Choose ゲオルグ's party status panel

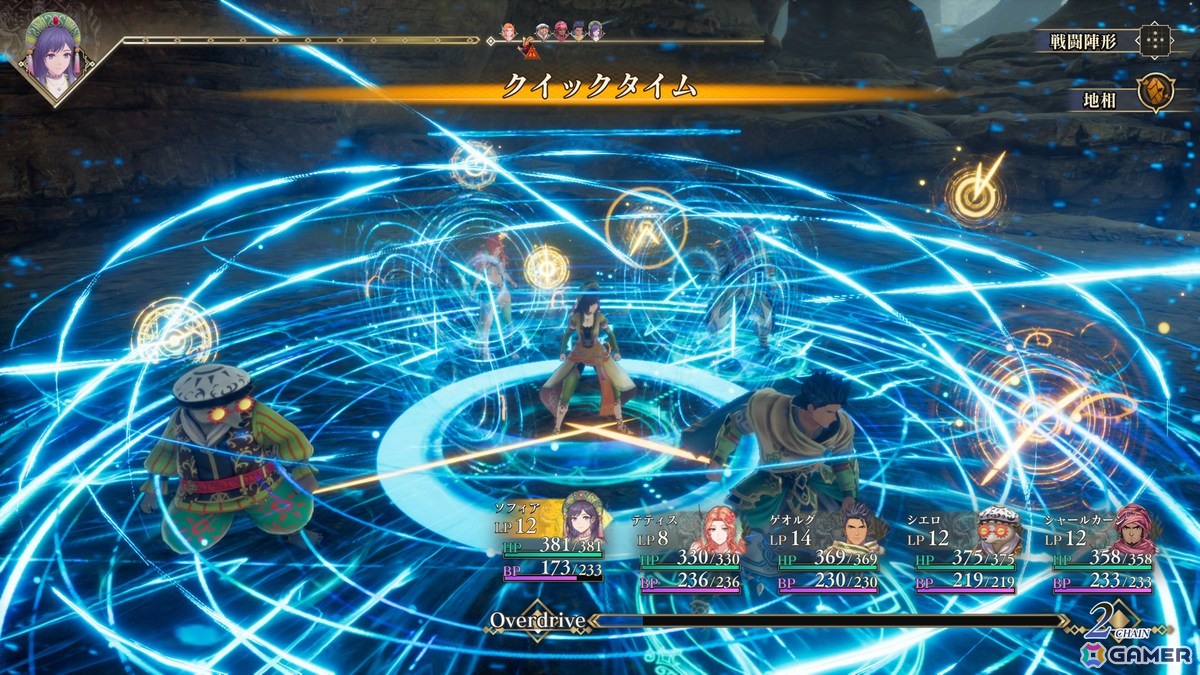[x=828, y=551]
